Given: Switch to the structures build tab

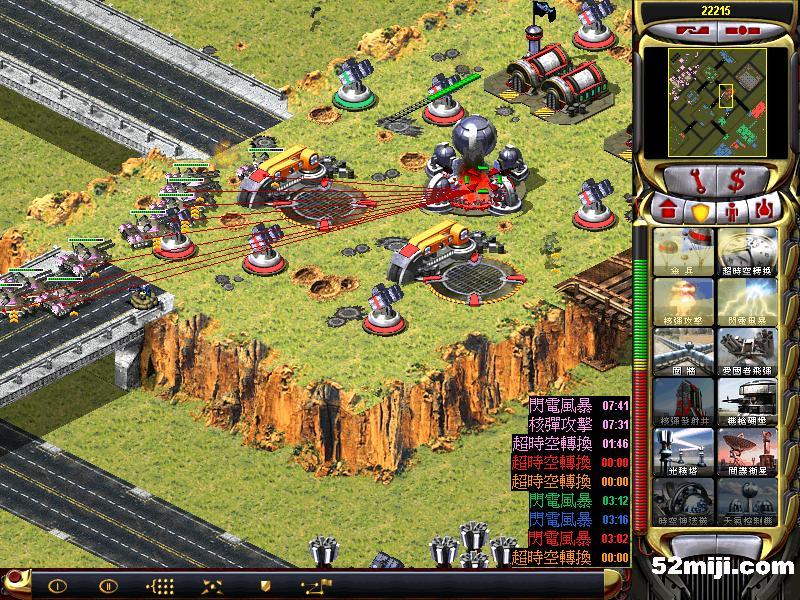Looking at the screenshot, I should click(665, 211).
